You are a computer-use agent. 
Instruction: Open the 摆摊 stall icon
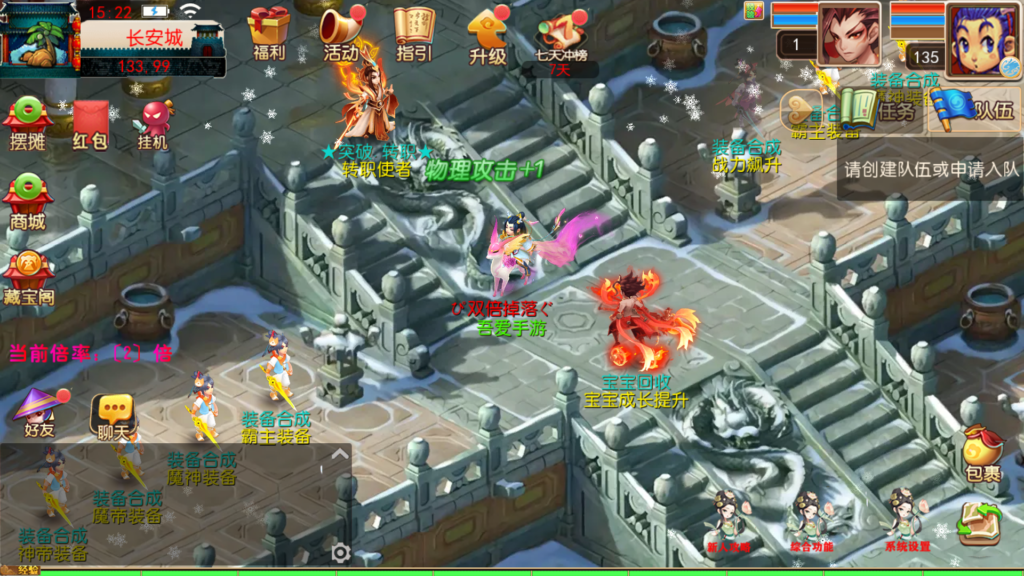point(28,122)
